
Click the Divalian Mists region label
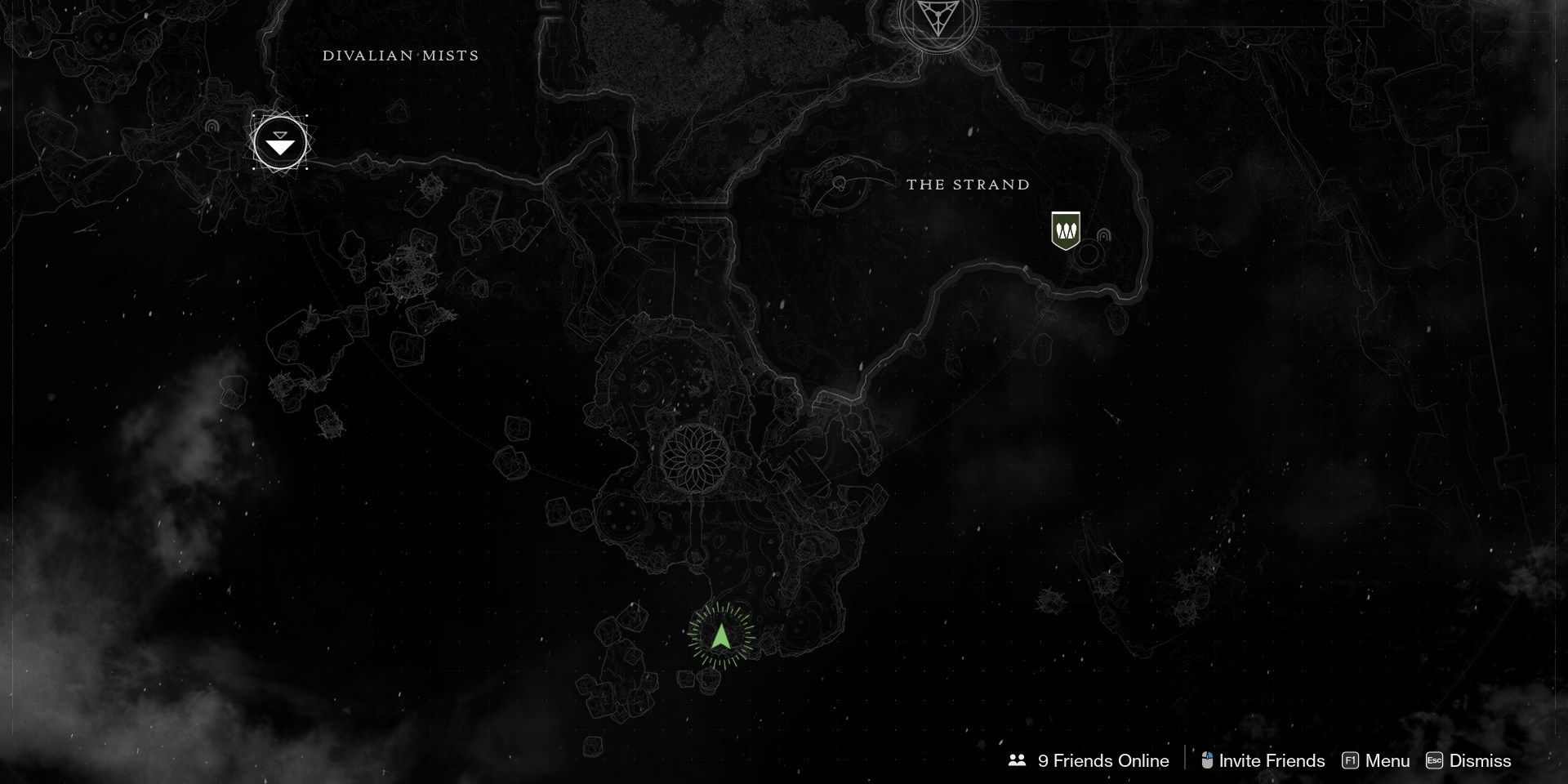click(401, 56)
